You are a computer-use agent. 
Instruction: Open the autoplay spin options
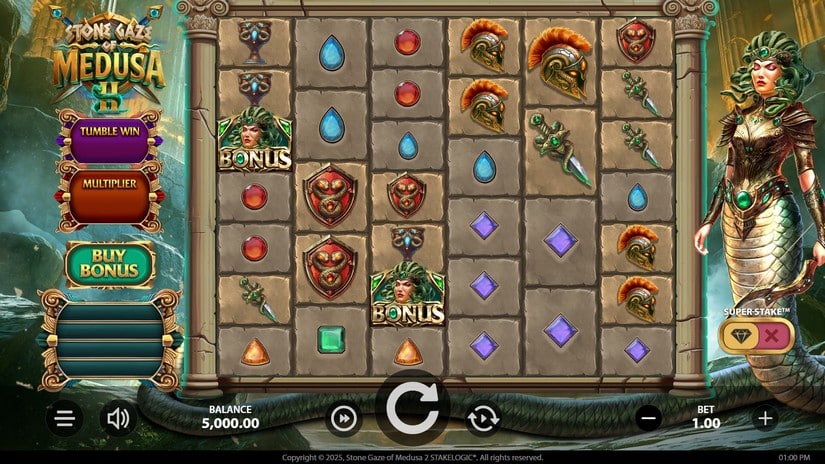click(x=483, y=418)
